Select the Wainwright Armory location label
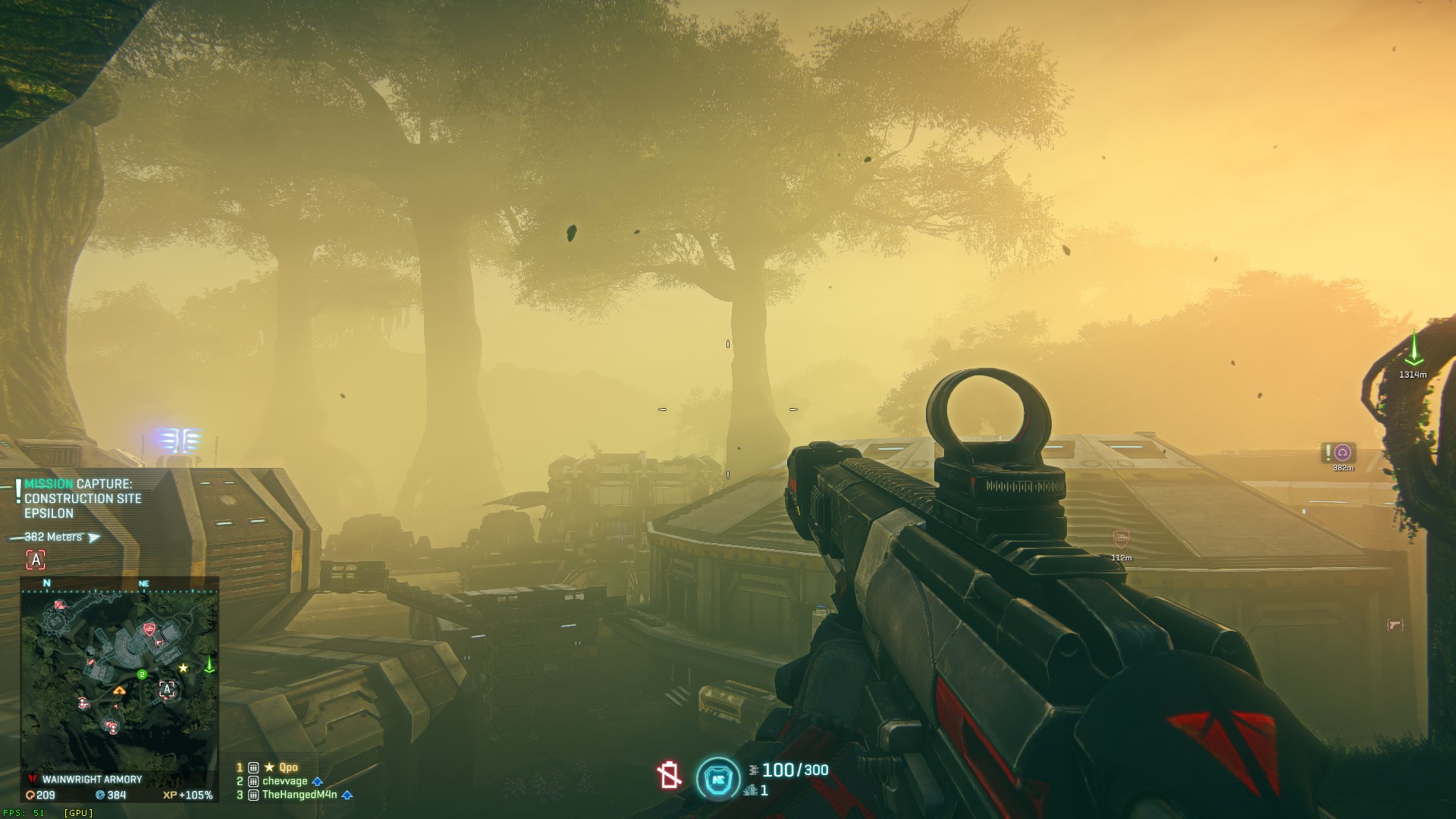The width and height of the screenshot is (1456, 819). 92,780
